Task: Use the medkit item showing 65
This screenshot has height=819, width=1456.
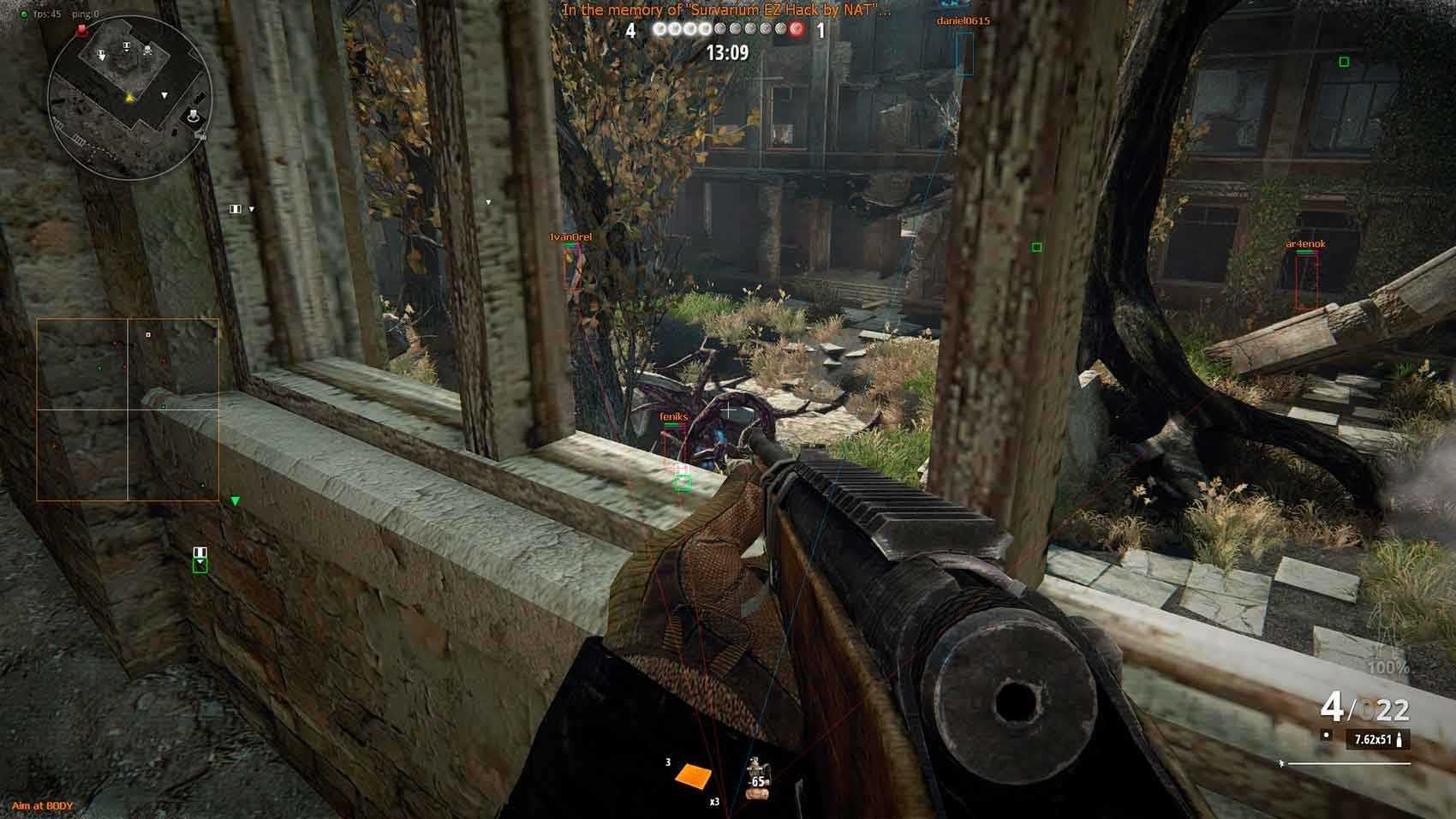Action: (x=757, y=778)
